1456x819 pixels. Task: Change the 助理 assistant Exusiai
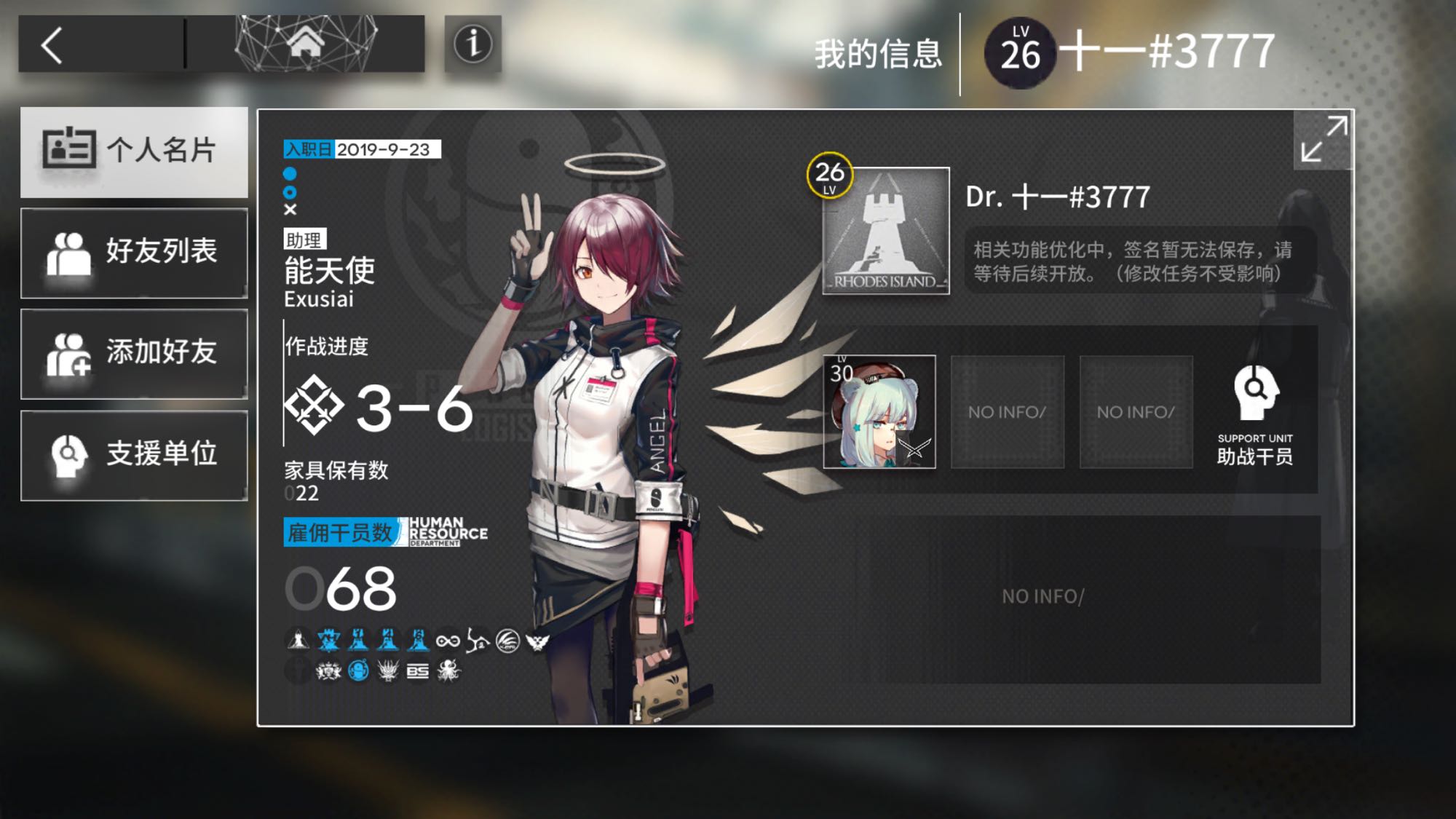(329, 272)
